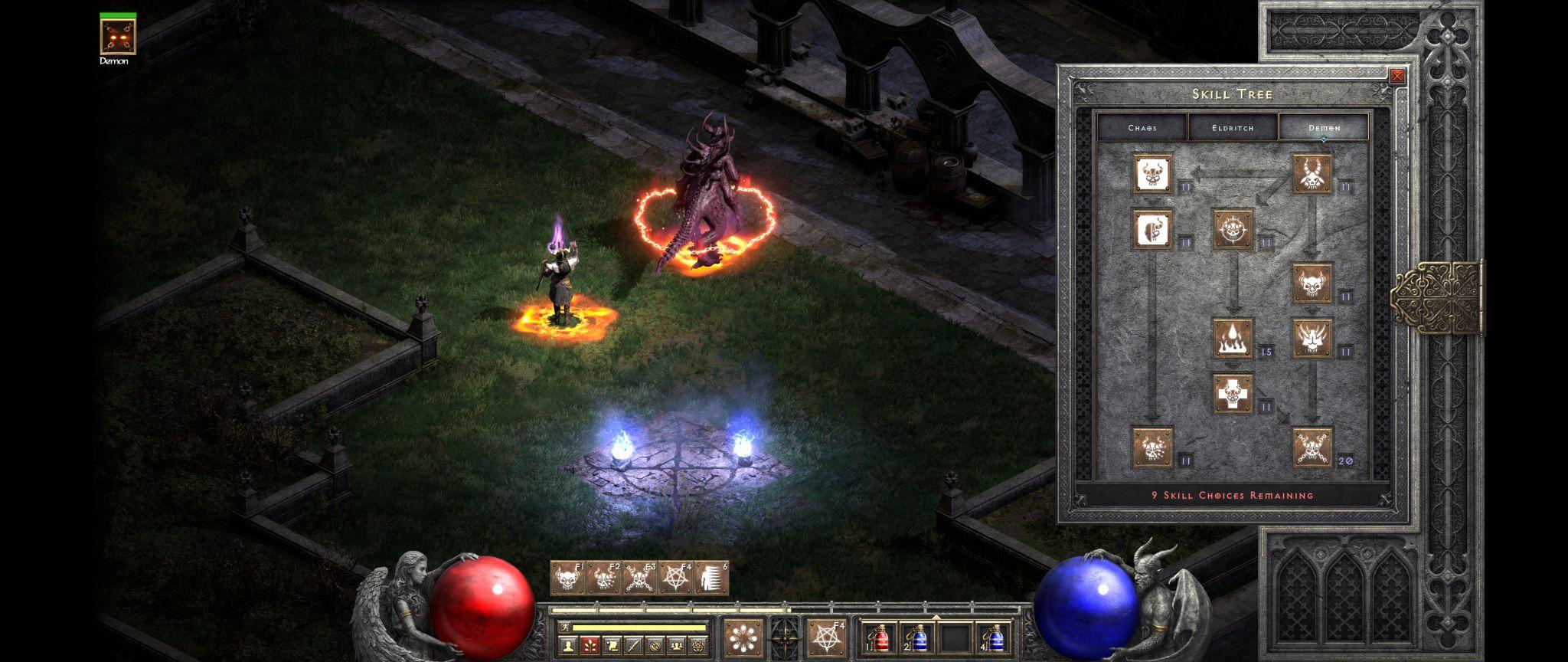Add a point to the level 15 flame skill
This screenshot has height=662, width=1568.
click(1233, 339)
